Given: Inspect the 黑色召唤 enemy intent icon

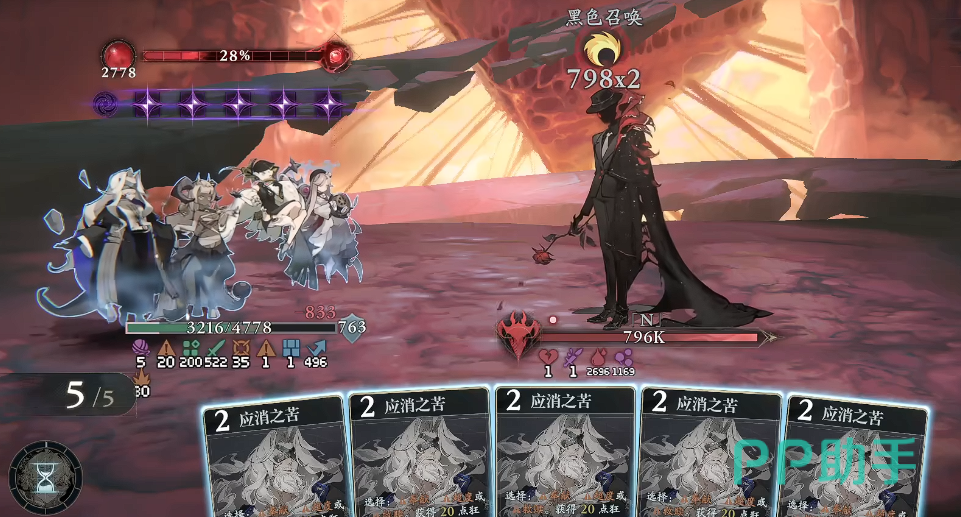Looking at the screenshot, I should click(x=603, y=46).
